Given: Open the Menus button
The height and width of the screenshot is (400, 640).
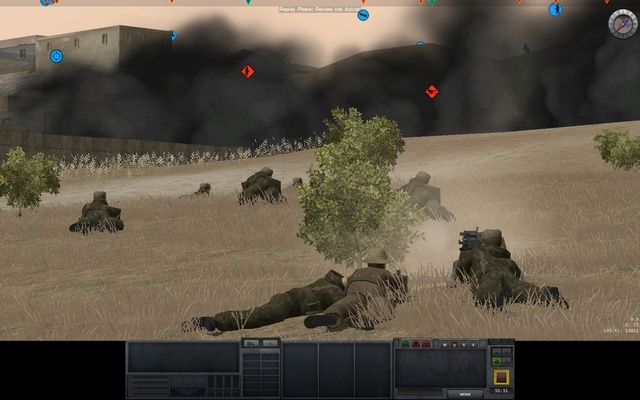Looking at the screenshot, I should [463, 394].
